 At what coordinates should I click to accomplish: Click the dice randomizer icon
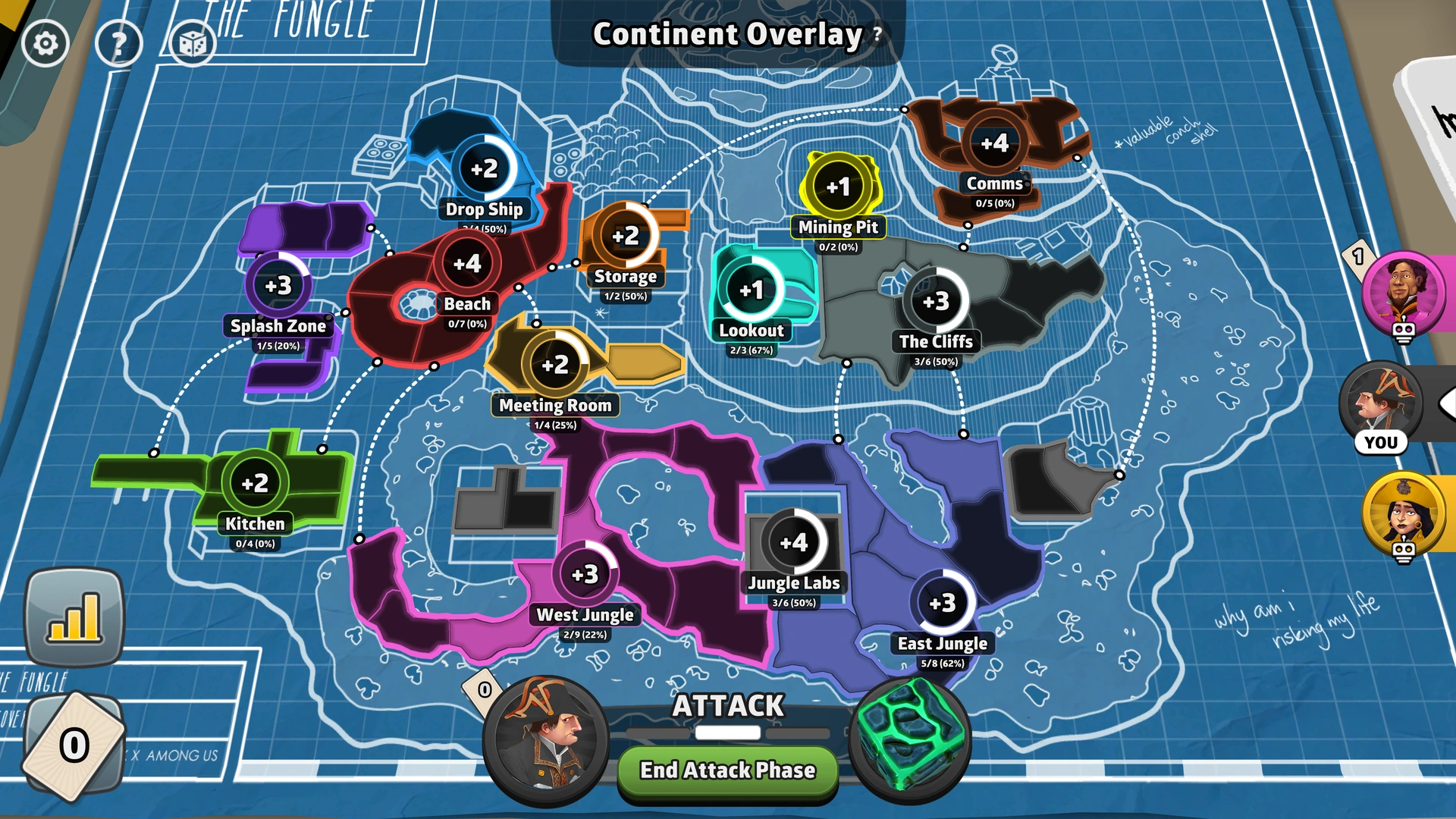192,43
